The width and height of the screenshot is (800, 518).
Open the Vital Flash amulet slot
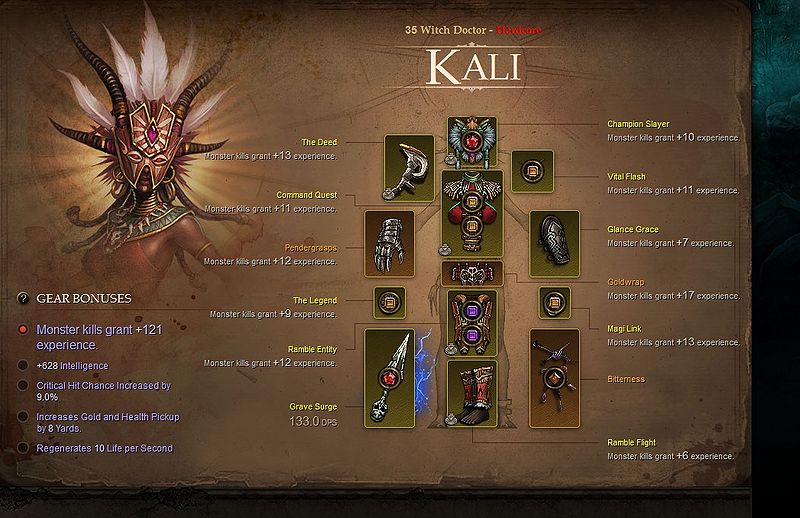click(x=532, y=171)
